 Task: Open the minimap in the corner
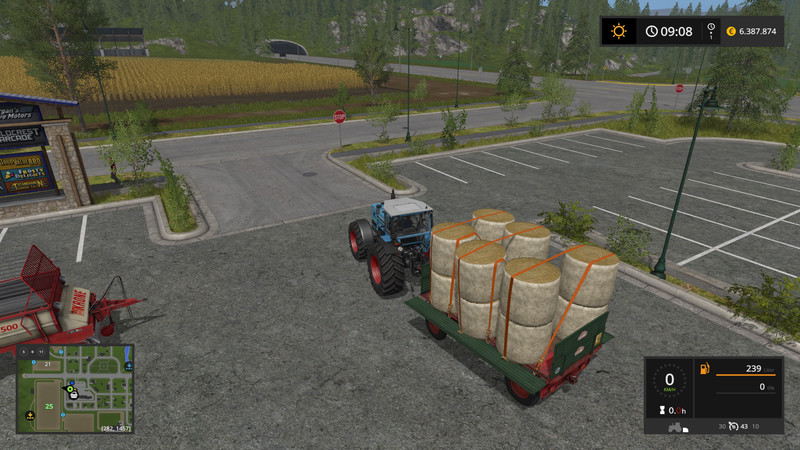[x=75, y=389]
